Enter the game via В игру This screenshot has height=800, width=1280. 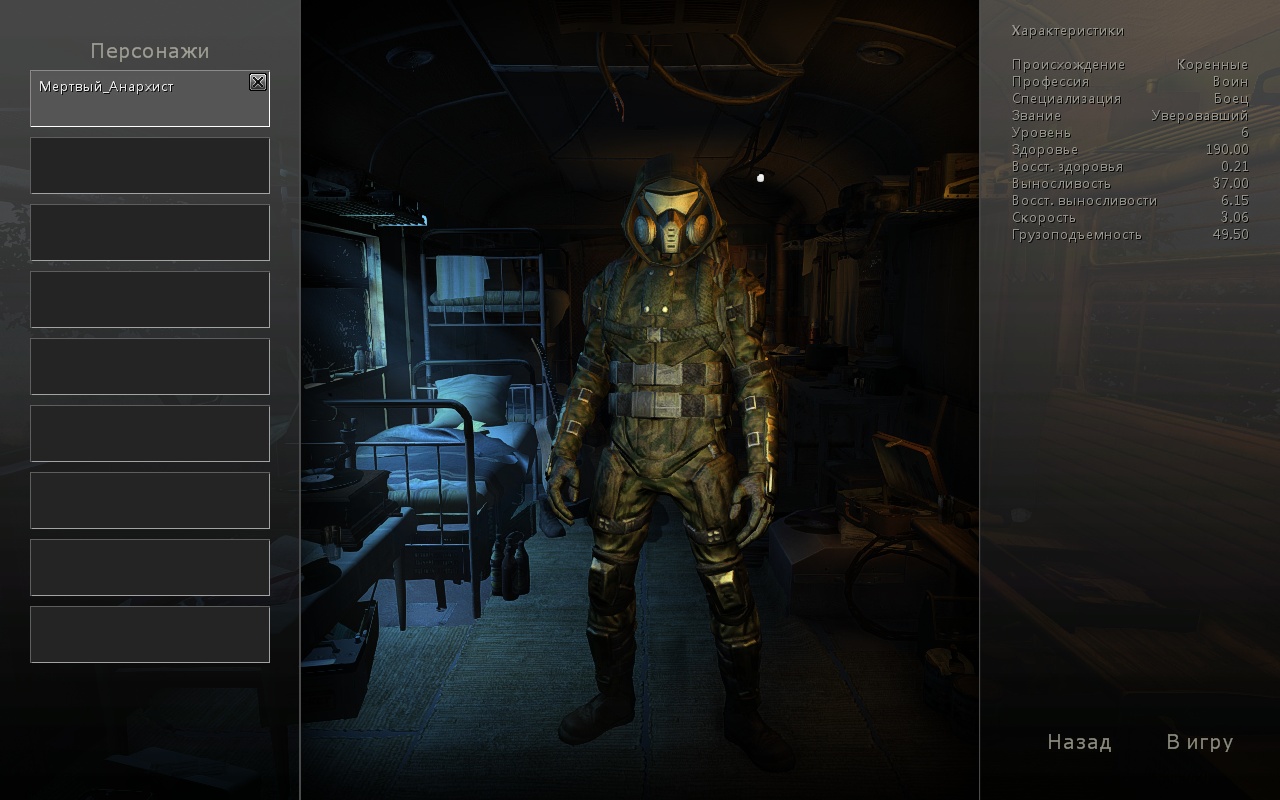[x=1199, y=742]
